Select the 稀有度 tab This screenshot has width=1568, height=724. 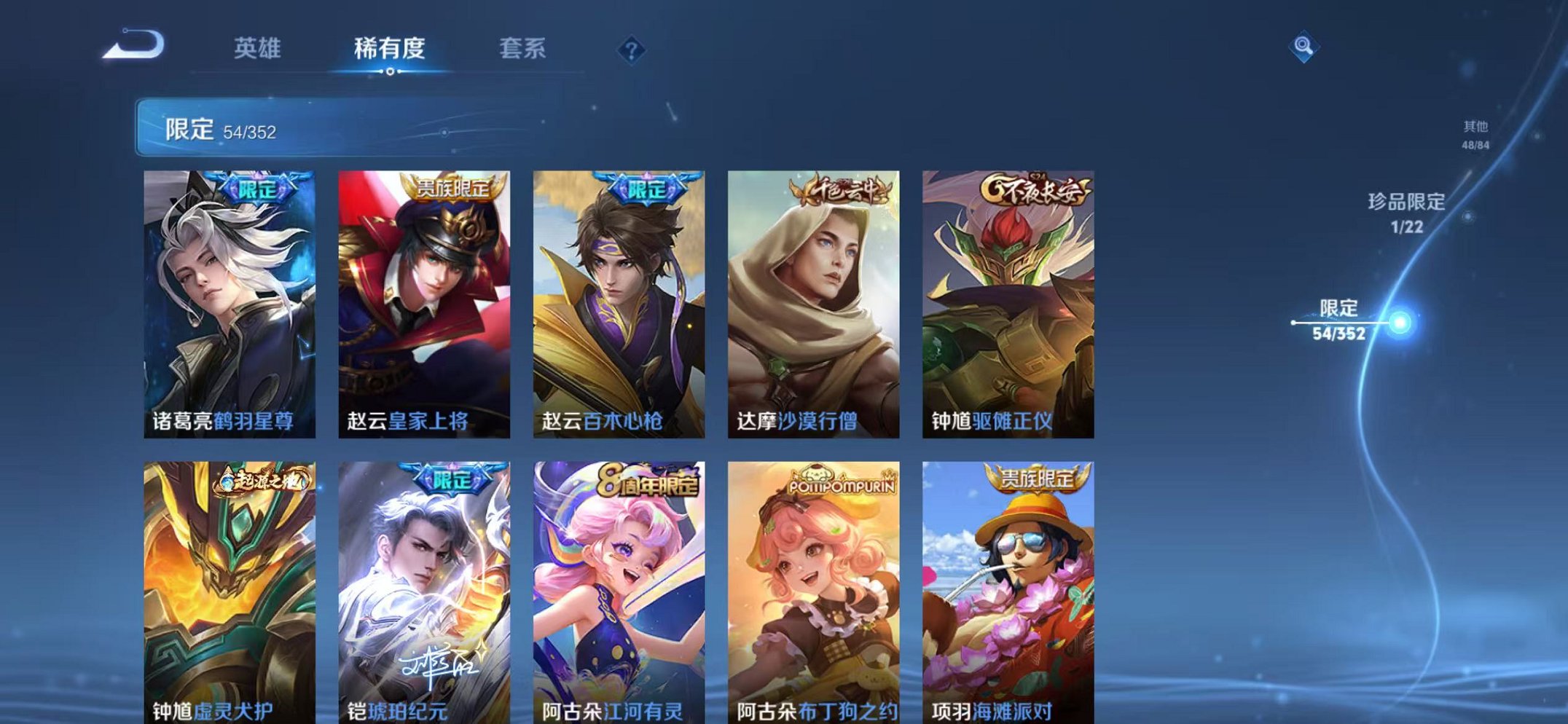389,50
